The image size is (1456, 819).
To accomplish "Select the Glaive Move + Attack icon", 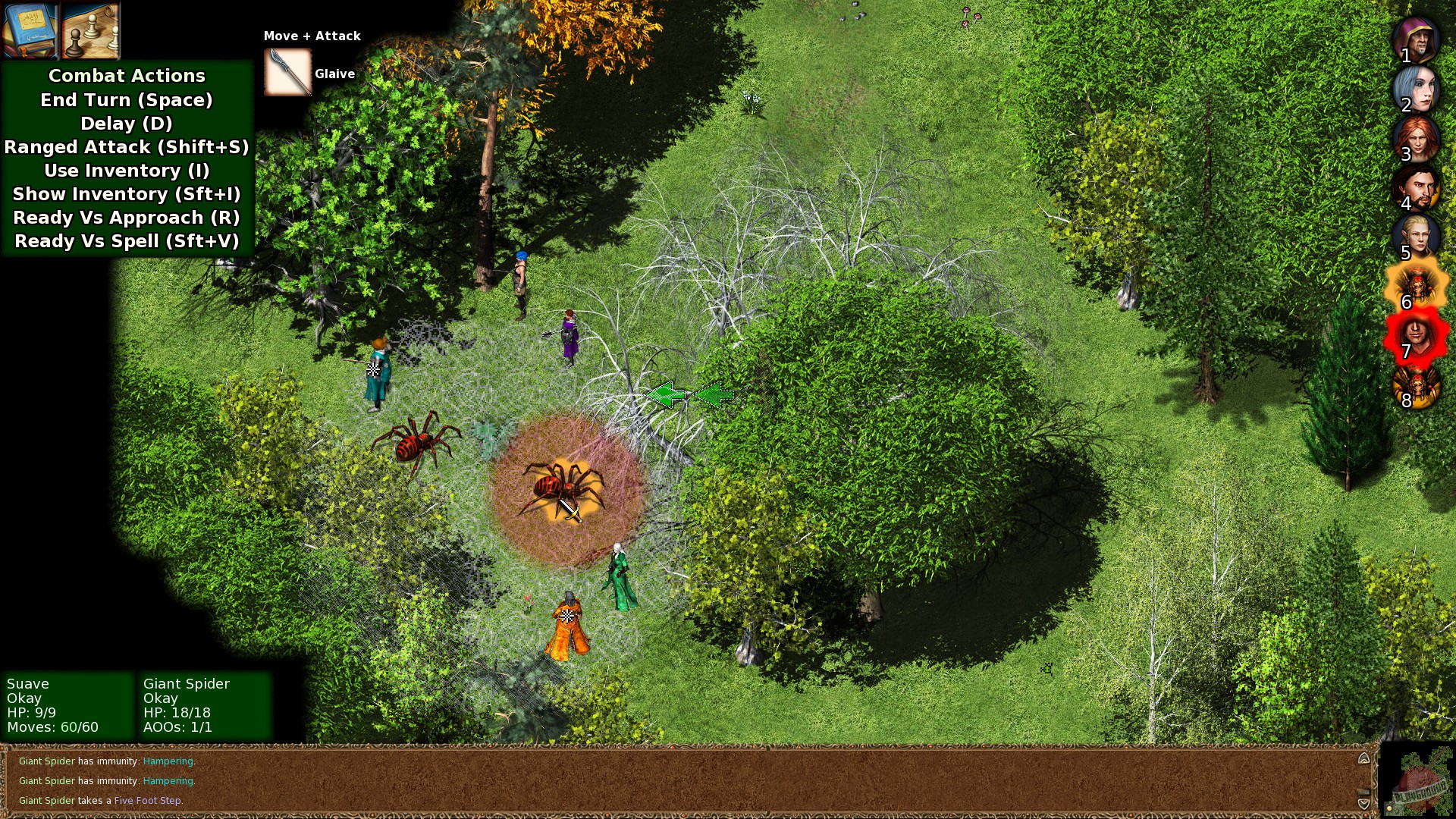I will pos(287,72).
